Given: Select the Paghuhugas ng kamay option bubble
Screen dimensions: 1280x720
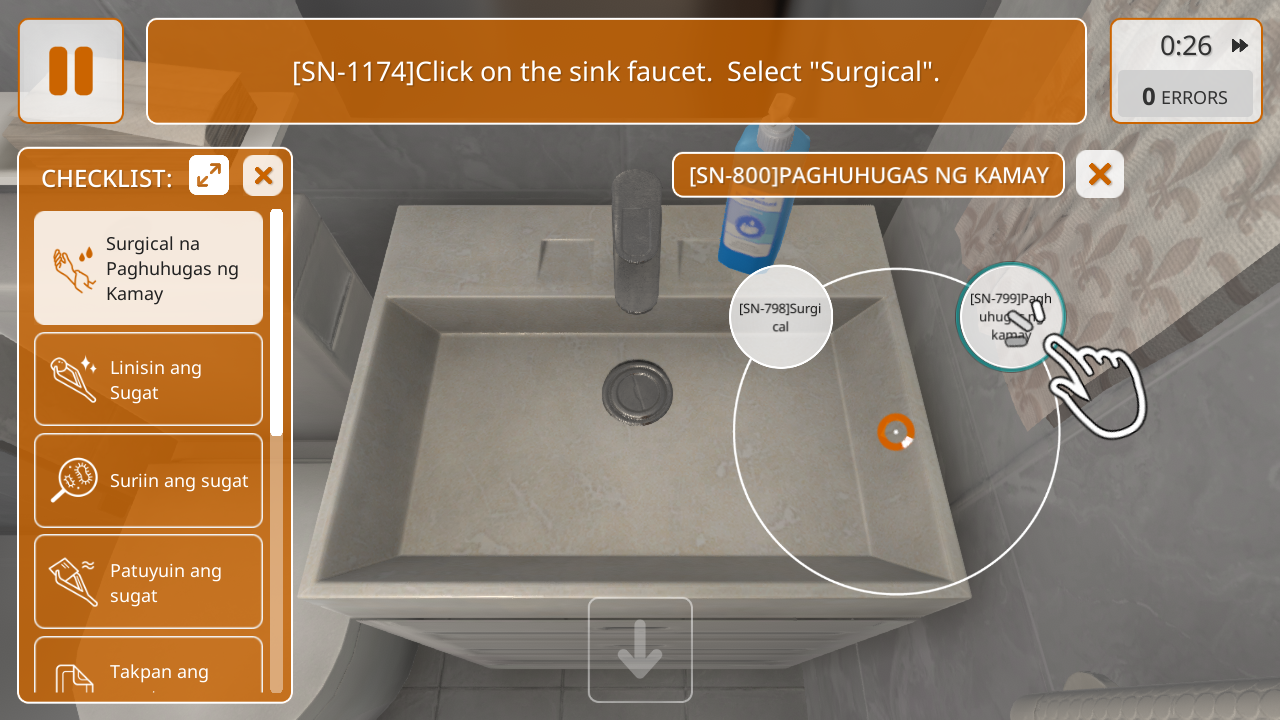Looking at the screenshot, I should tap(1010, 316).
